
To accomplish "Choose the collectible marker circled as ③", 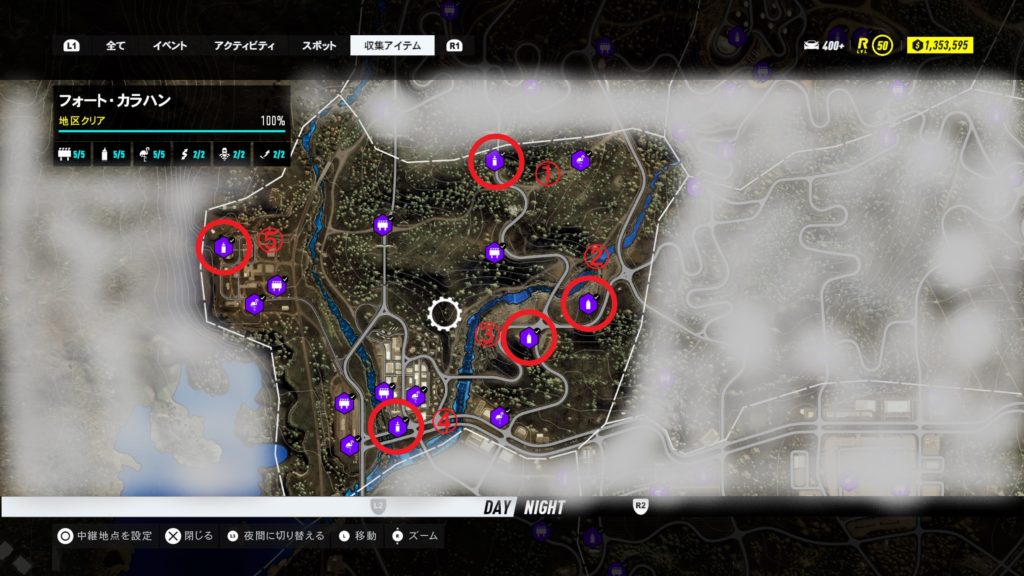I will [x=525, y=339].
